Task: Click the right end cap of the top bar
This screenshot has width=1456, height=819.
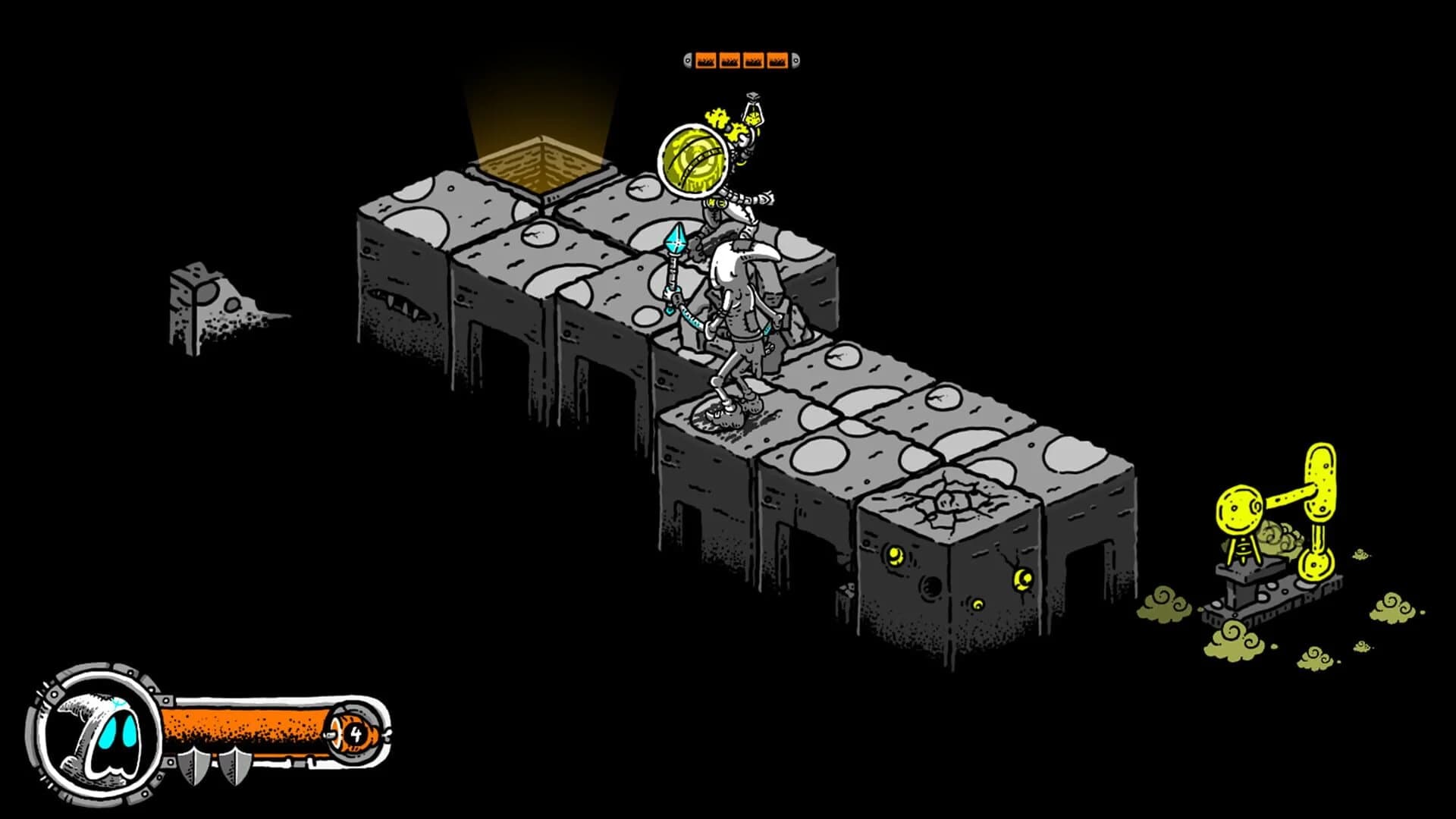Action: tap(795, 59)
